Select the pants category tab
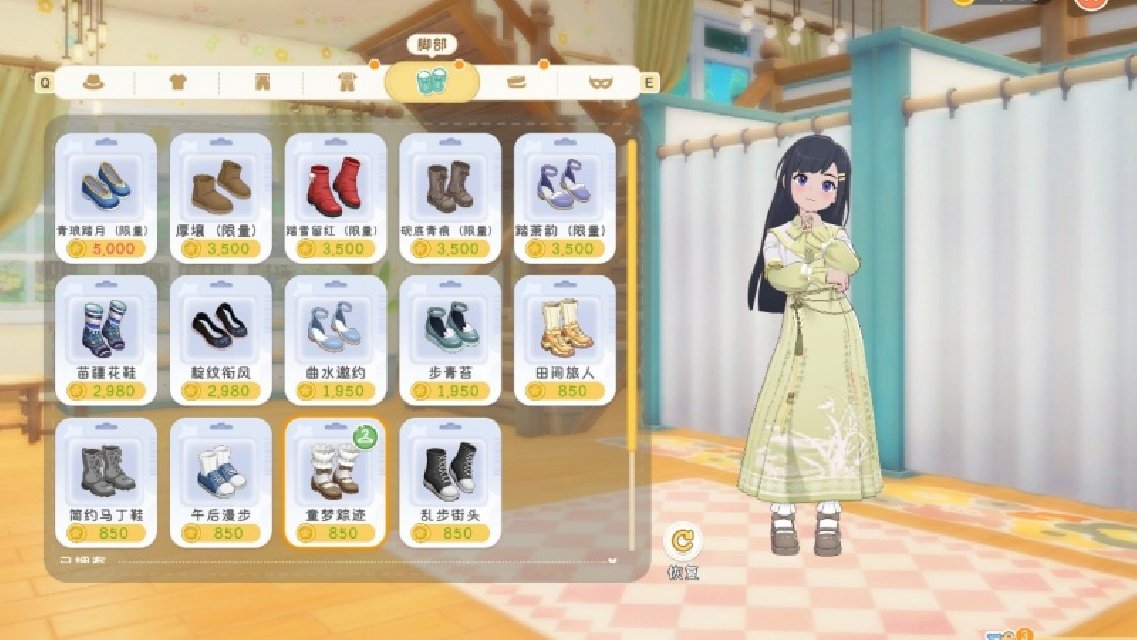Viewport: 1137px width, 640px height. click(x=262, y=82)
